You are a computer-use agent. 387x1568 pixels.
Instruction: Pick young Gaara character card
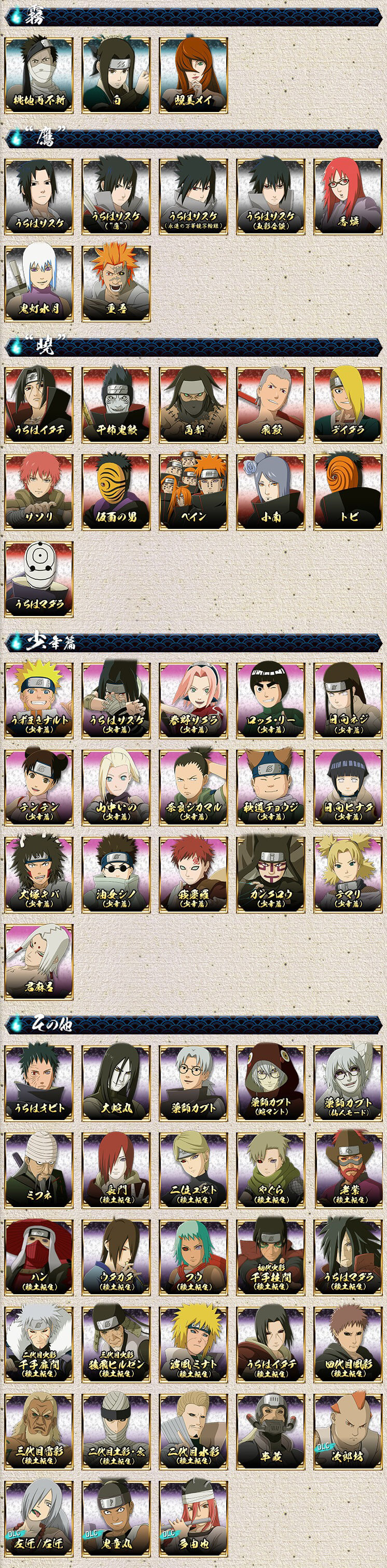193,875
